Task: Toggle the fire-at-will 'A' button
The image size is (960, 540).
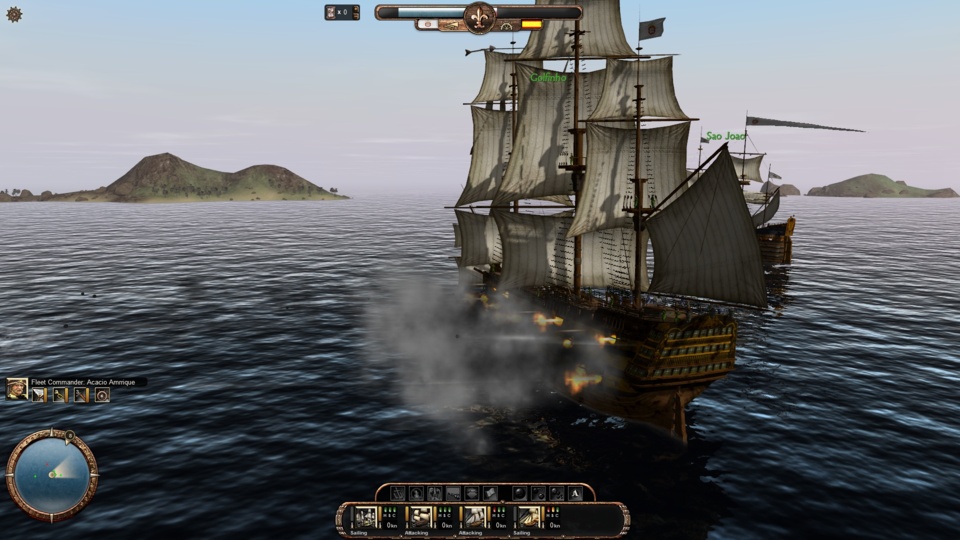Action: (x=575, y=493)
